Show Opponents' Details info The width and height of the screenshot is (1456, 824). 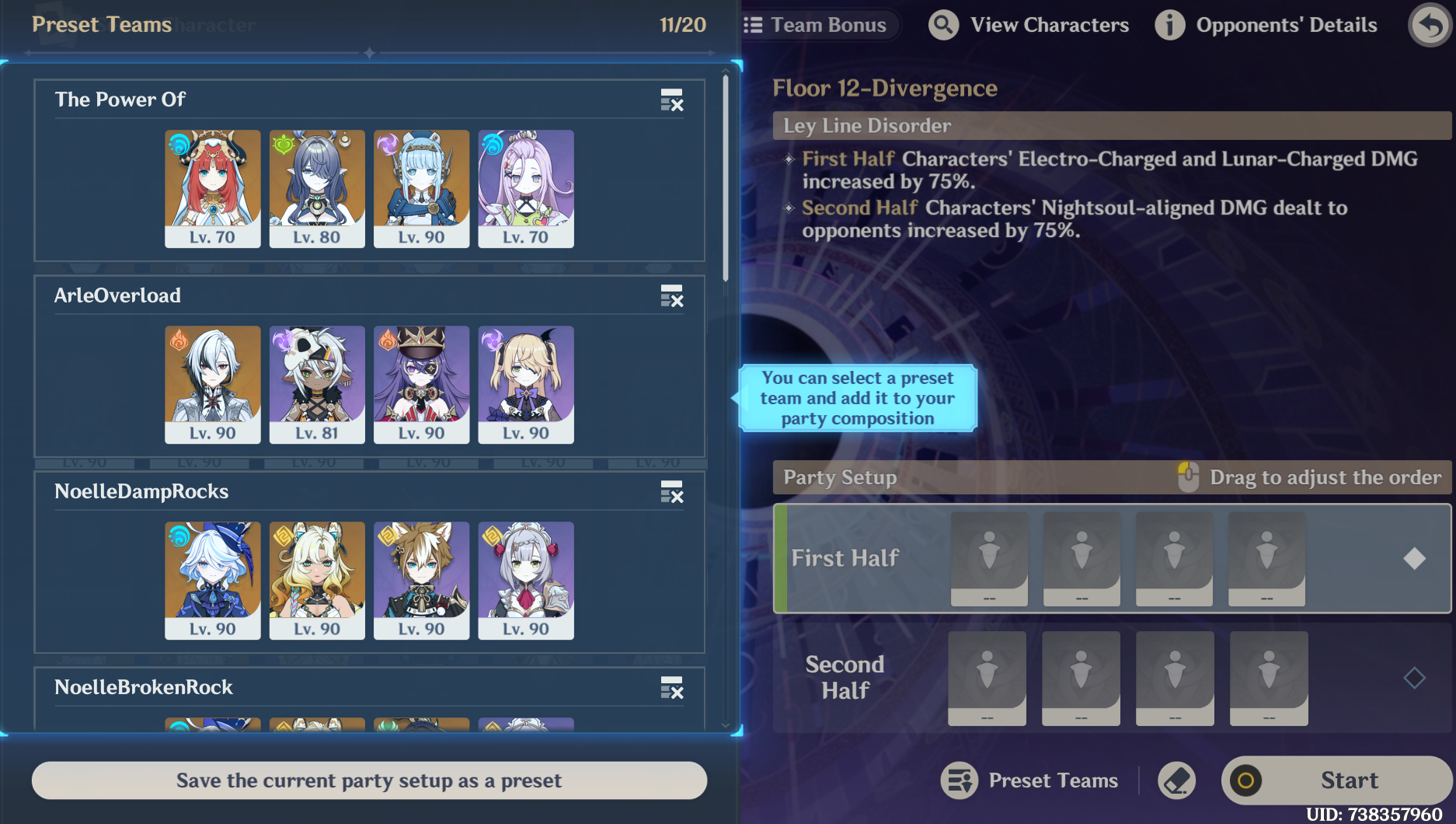(x=1266, y=25)
